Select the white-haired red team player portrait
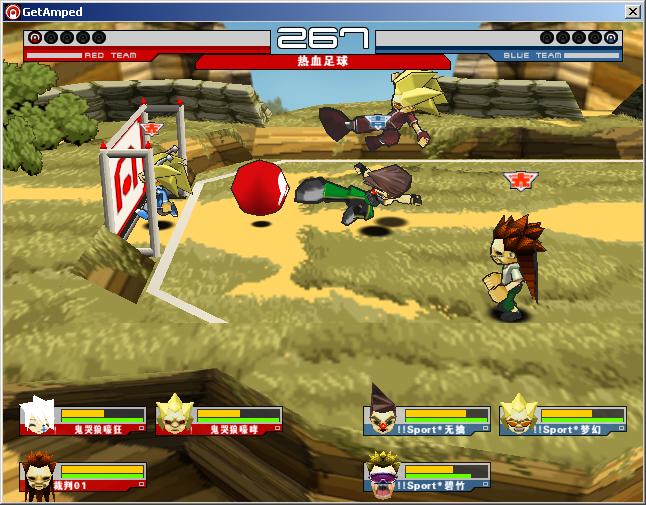The image size is (646, 505). [x=38, y=416]
